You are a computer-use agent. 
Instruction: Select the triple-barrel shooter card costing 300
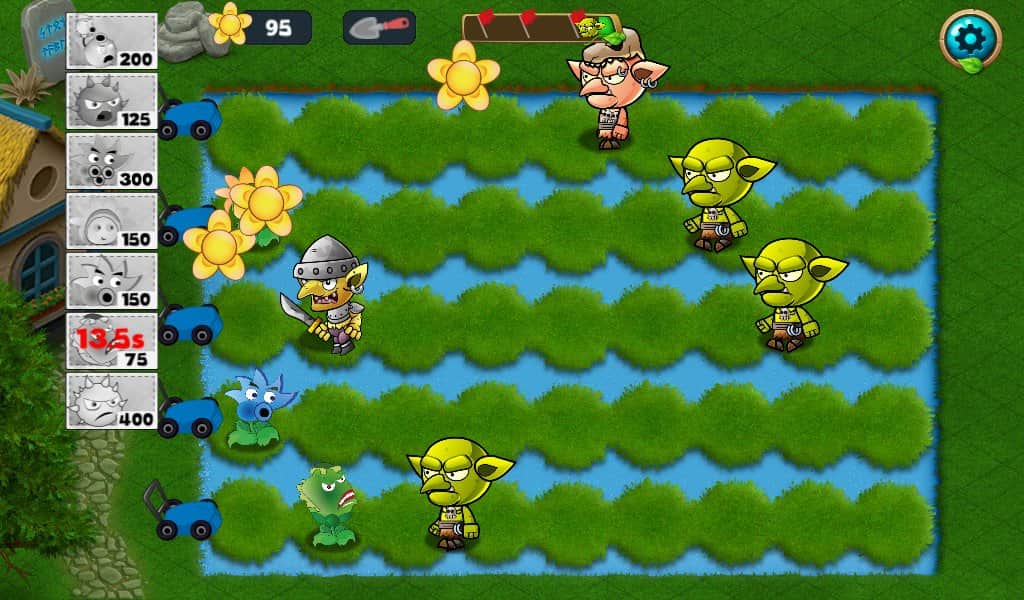click(x=111, y=161)
